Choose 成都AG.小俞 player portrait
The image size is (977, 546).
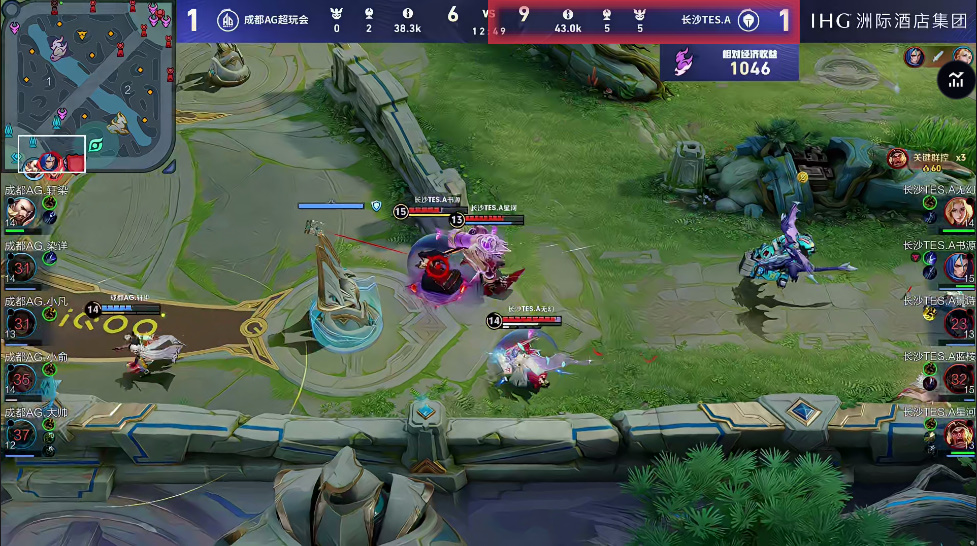tap(22, 377)
